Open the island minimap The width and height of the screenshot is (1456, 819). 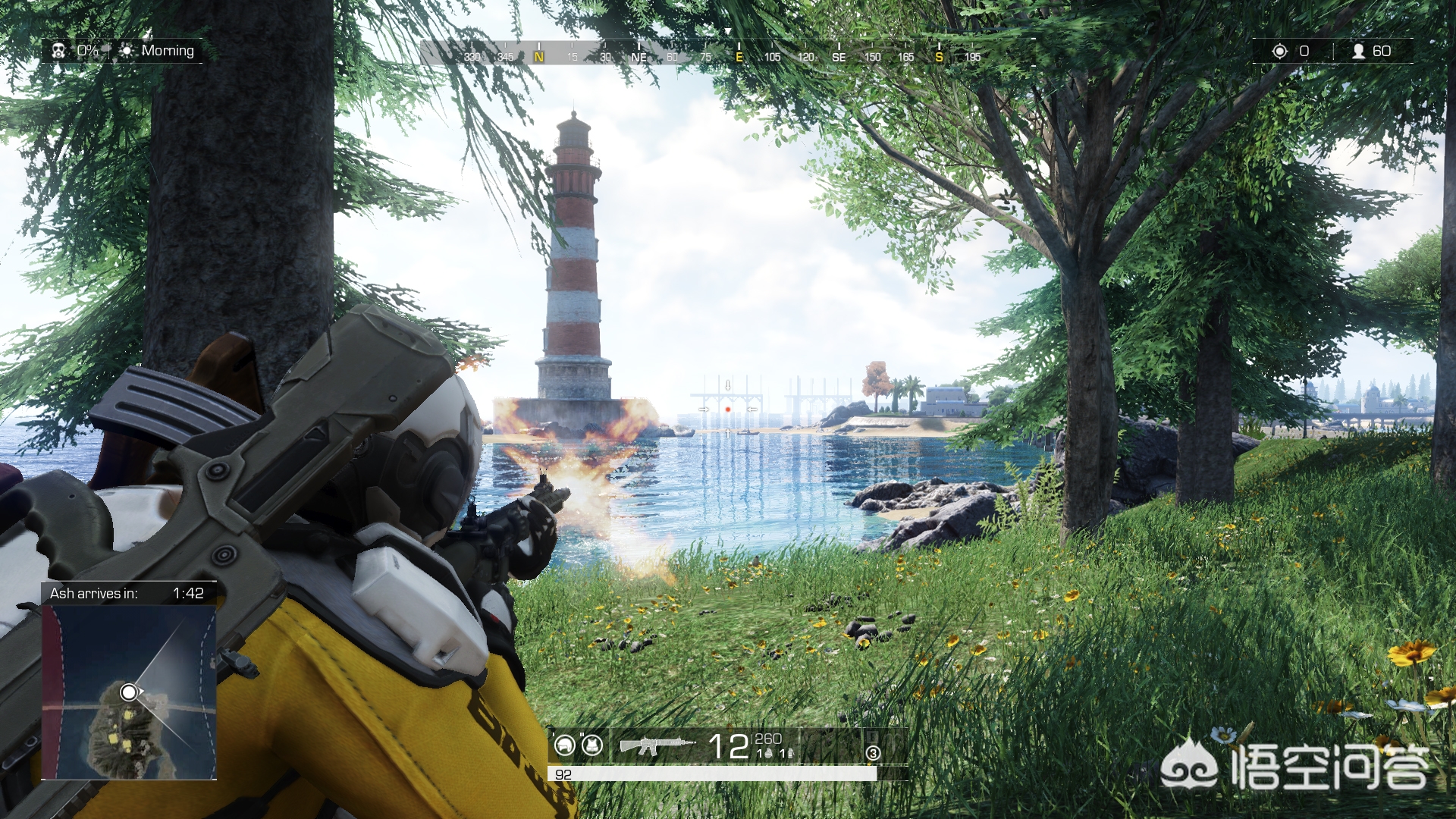point(129,692)
